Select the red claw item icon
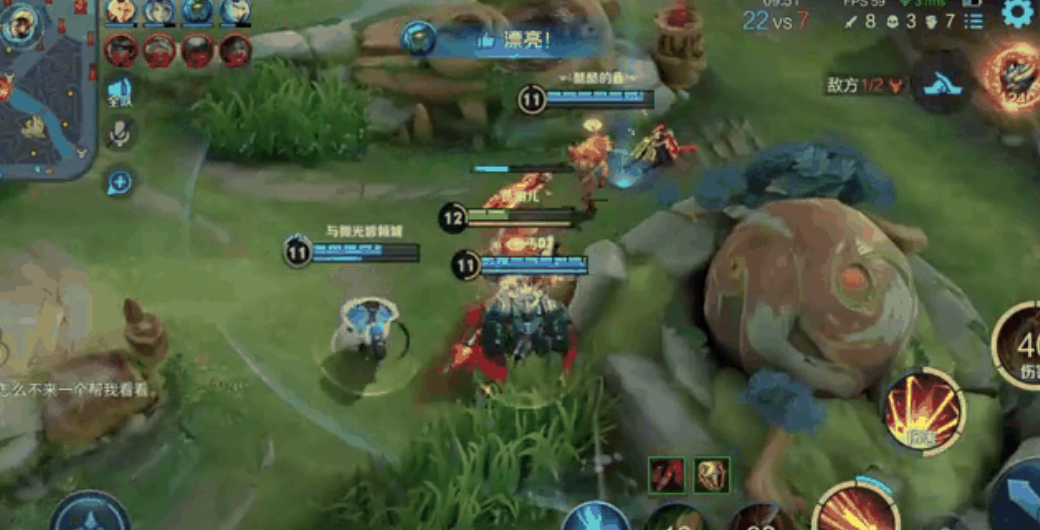Image resolution: width=1040 pixels, height=530 pixels. pyautogui.click(x=666, y=475)
